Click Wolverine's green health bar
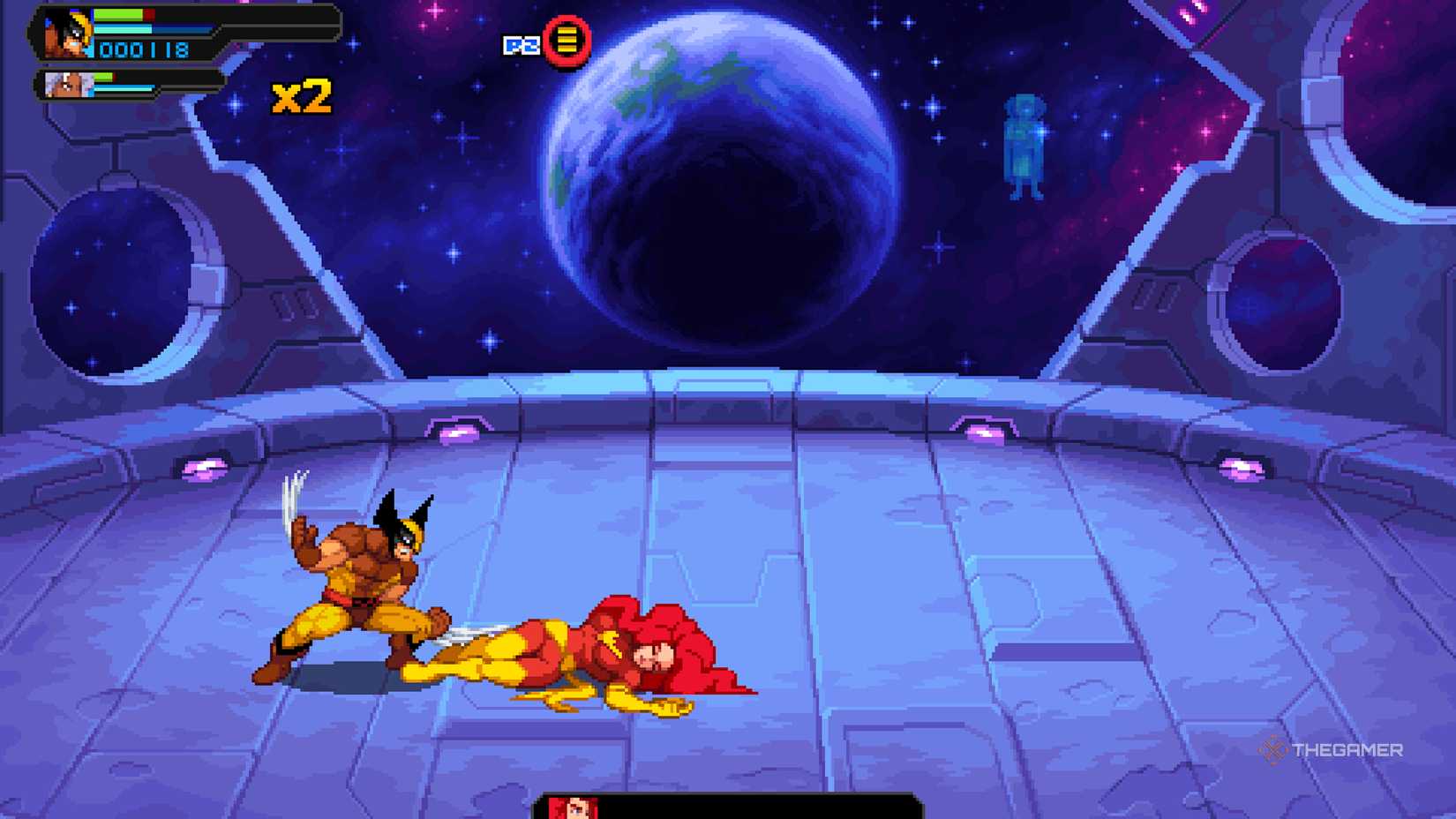This screenshot has height=819, width=1456. (x=119, y=15)
